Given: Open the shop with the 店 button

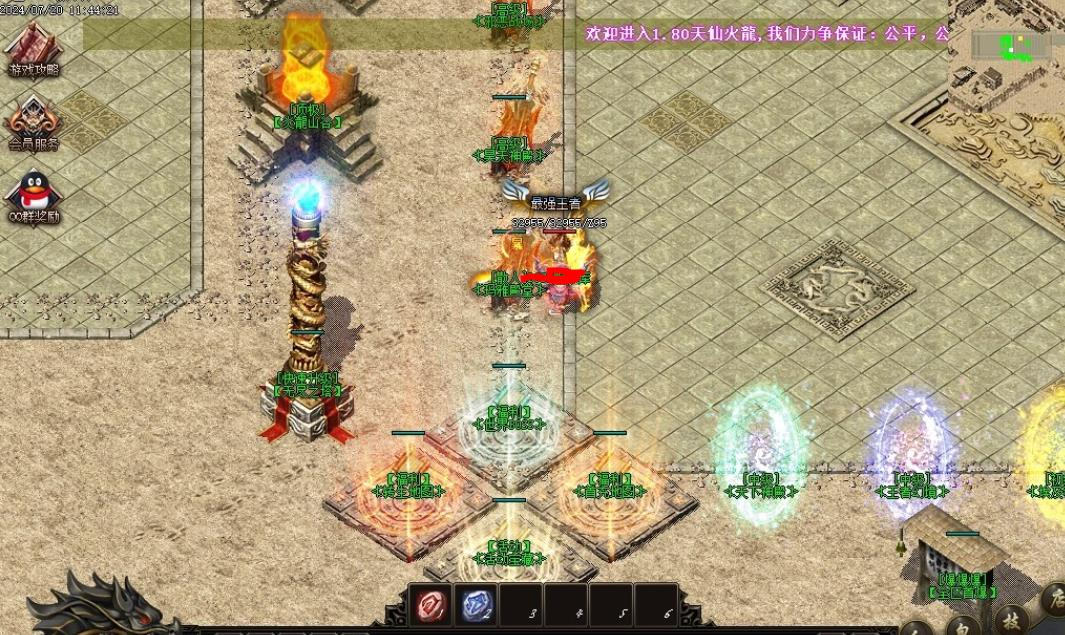Looking at the screenshot, I should 1053,598.
